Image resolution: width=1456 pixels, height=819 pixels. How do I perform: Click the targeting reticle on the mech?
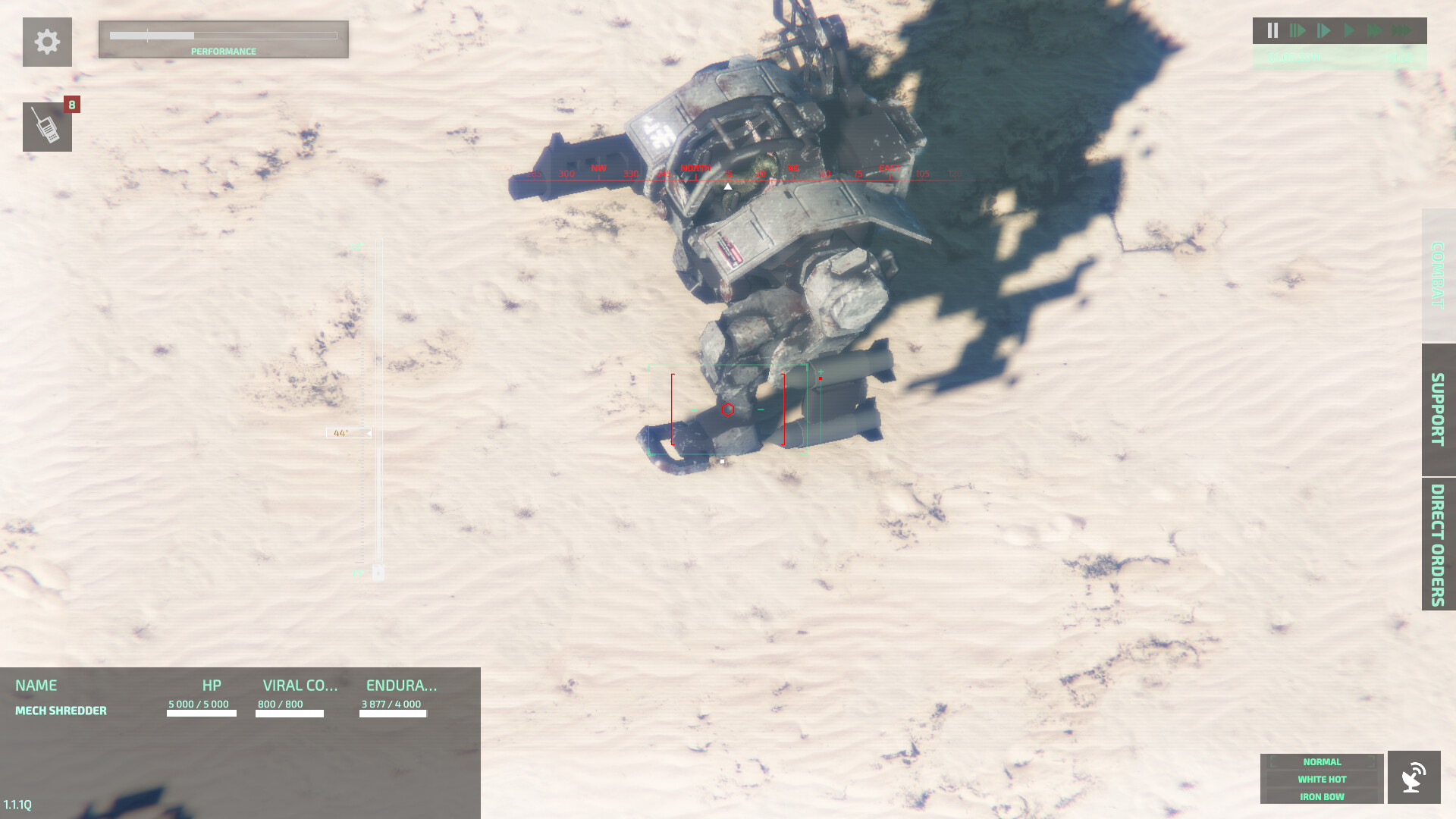pyautogui.click(x=728, y=409)
